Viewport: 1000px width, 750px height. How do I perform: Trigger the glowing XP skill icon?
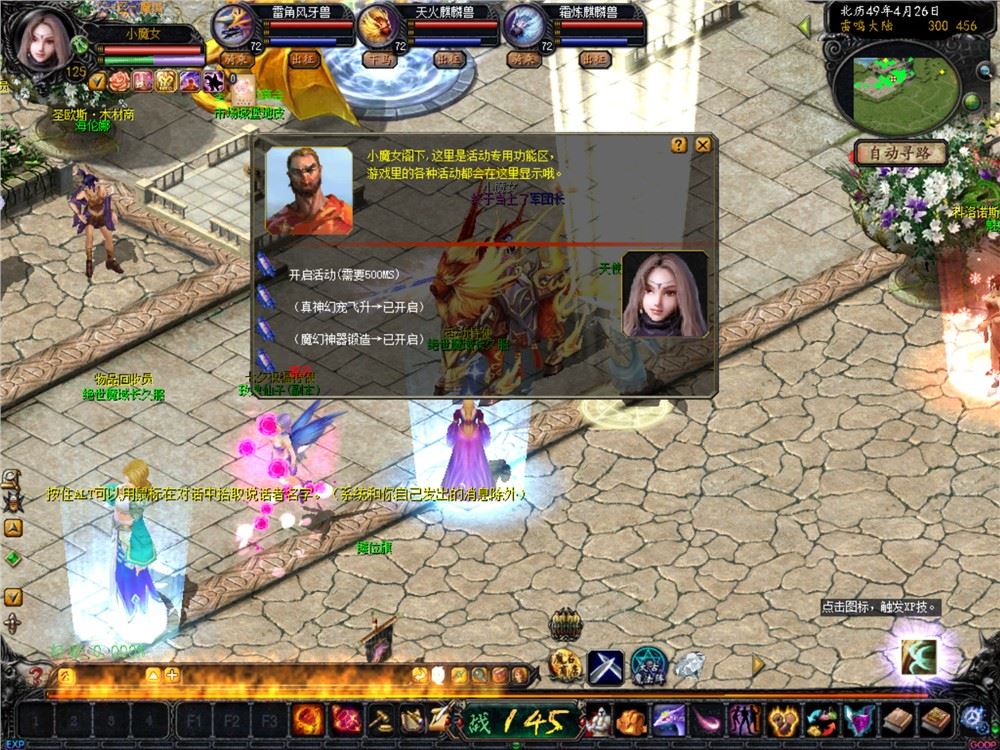920,654
